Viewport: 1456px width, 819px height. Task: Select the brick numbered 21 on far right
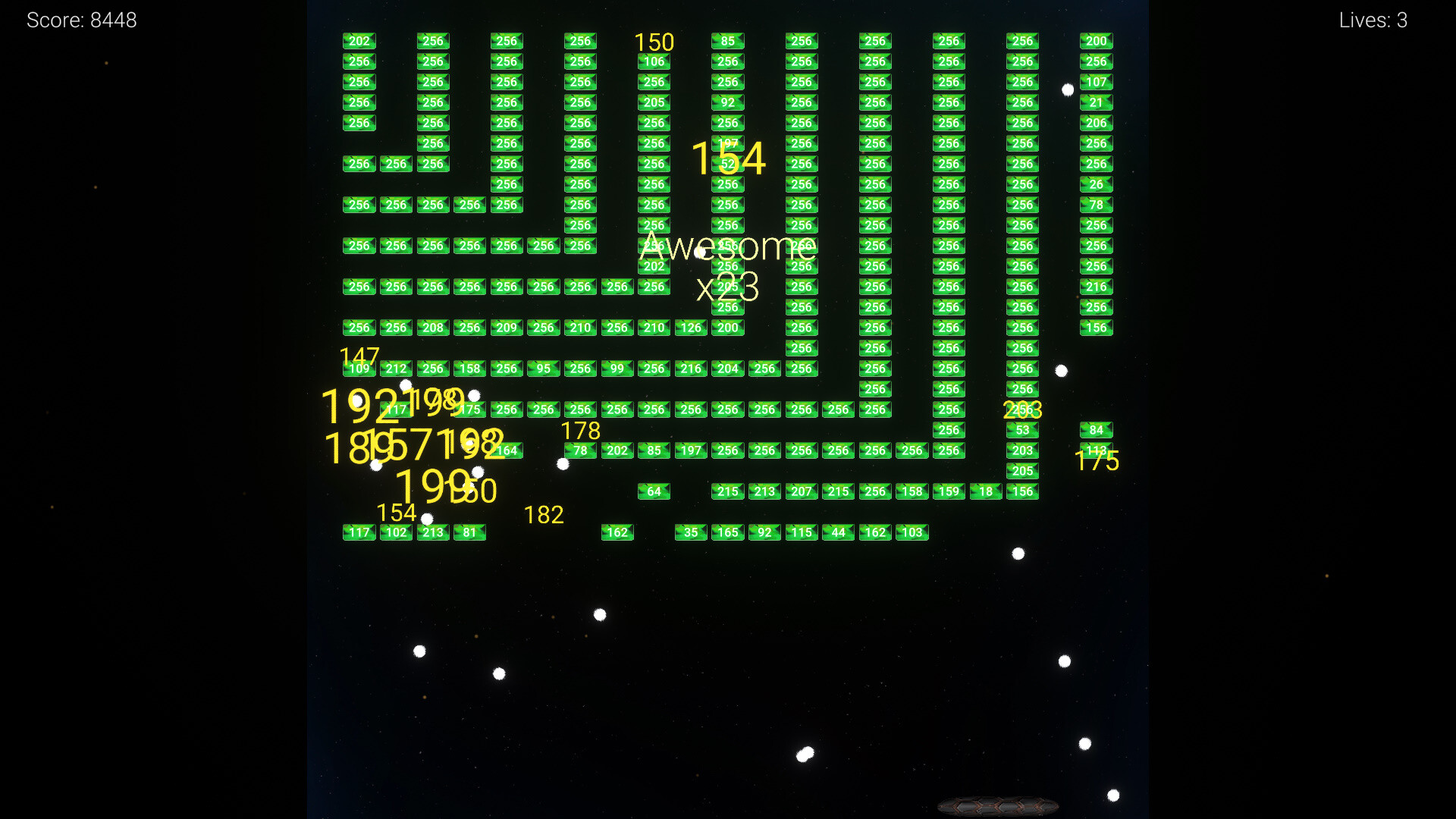1096,102
